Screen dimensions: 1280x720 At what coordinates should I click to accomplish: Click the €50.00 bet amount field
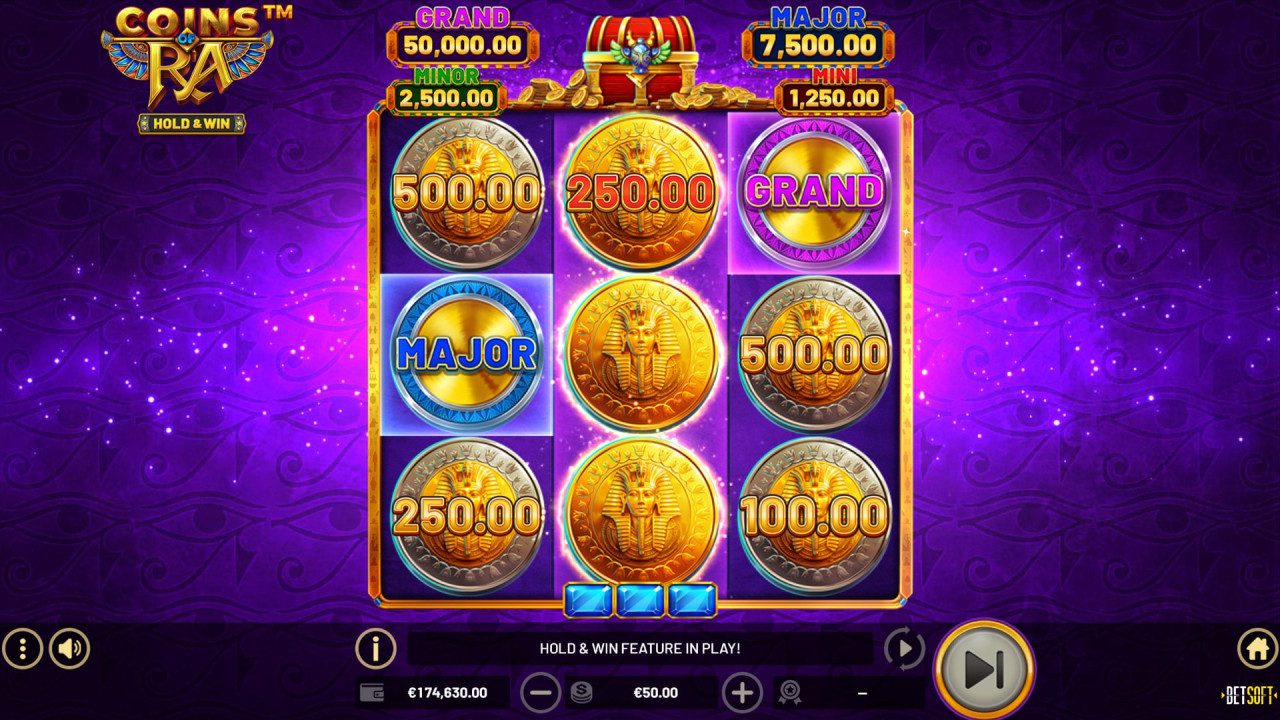pyautogui.click(x=655, y=691)
